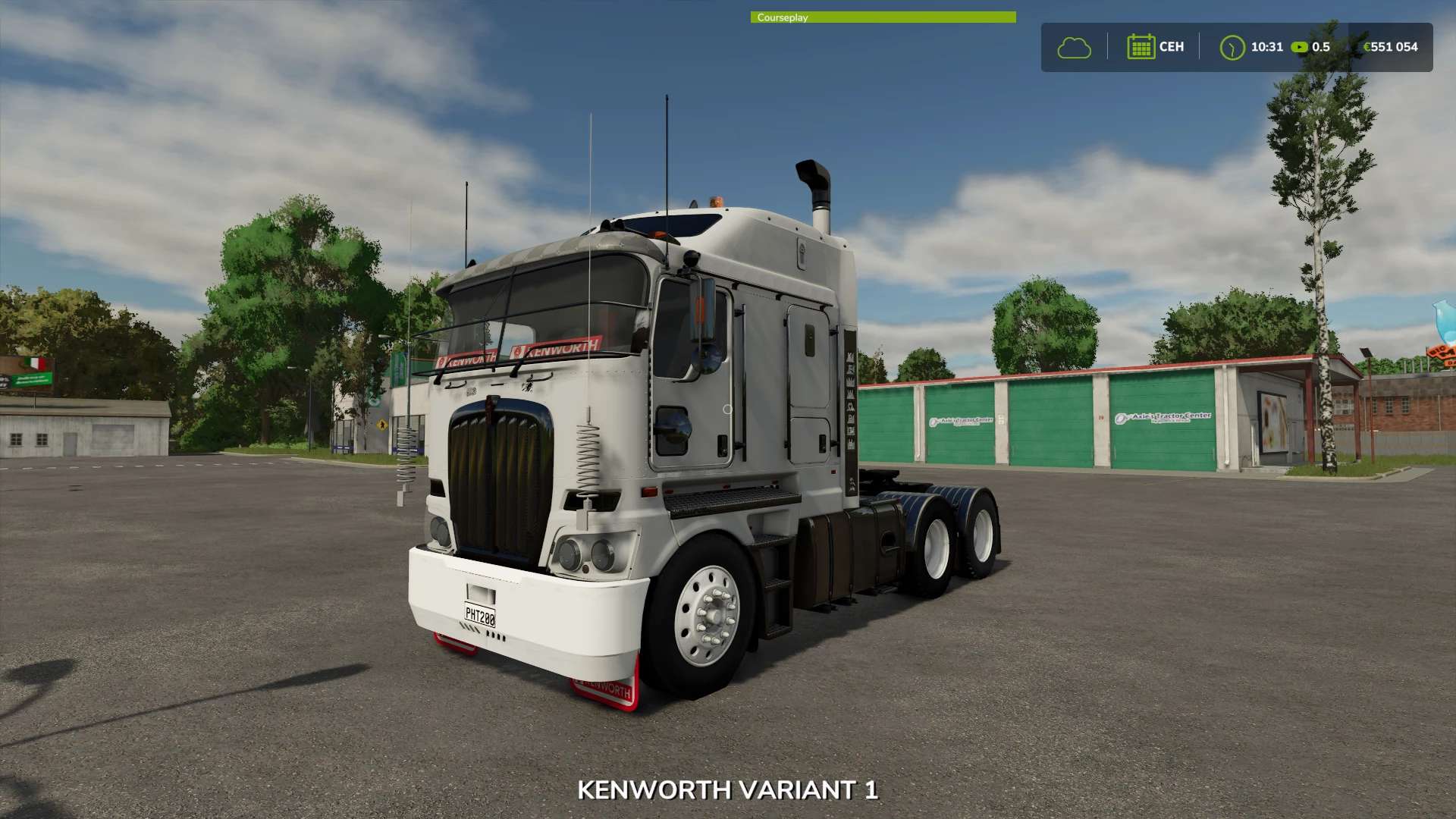Click the weather forecast cloud icon
Image resolution: width=1456 pixels, height=819 pixels.
[1075, 47]
